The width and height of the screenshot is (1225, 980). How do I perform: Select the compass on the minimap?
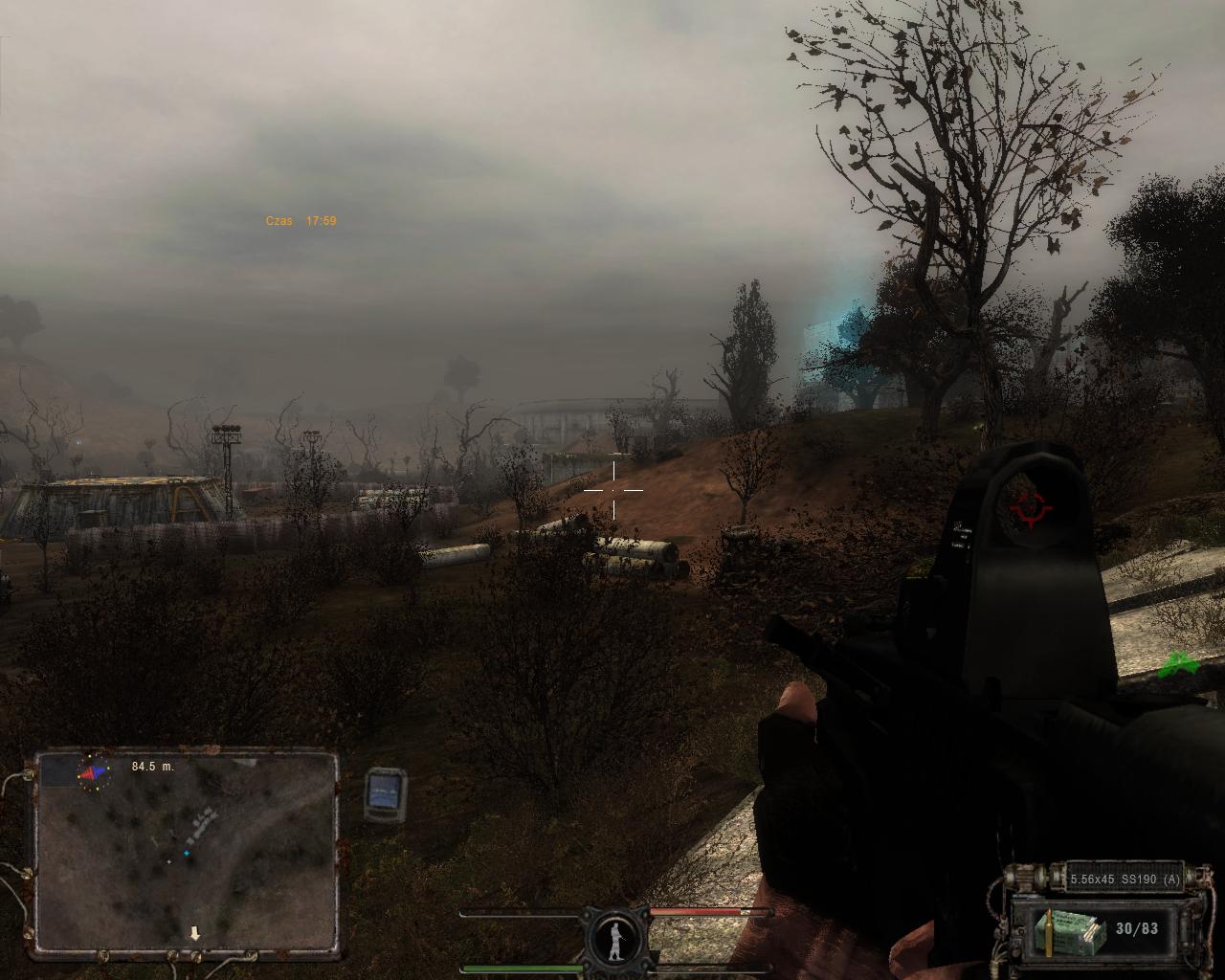[x=93, y=771]
